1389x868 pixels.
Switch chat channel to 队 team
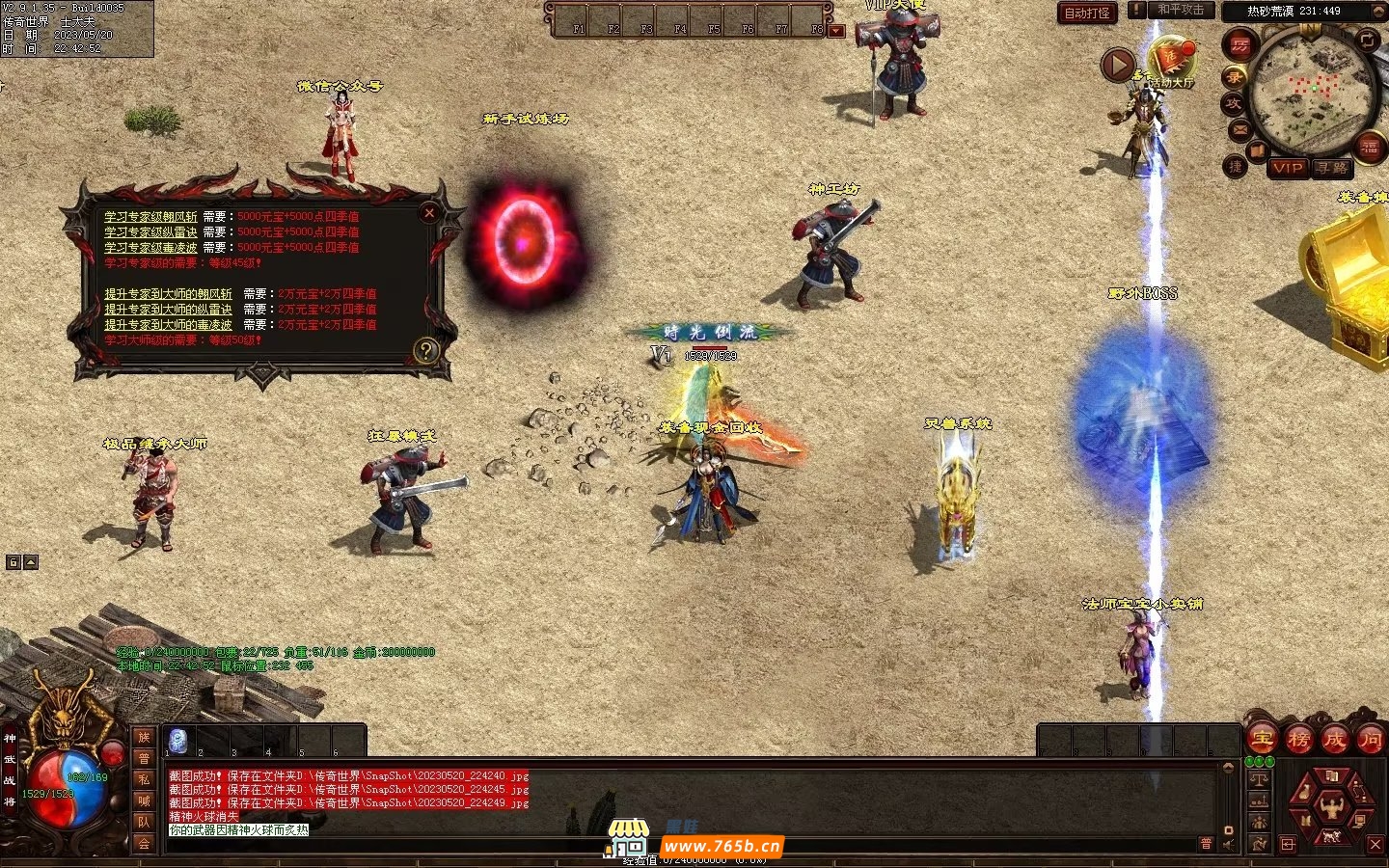pos(143,822)
